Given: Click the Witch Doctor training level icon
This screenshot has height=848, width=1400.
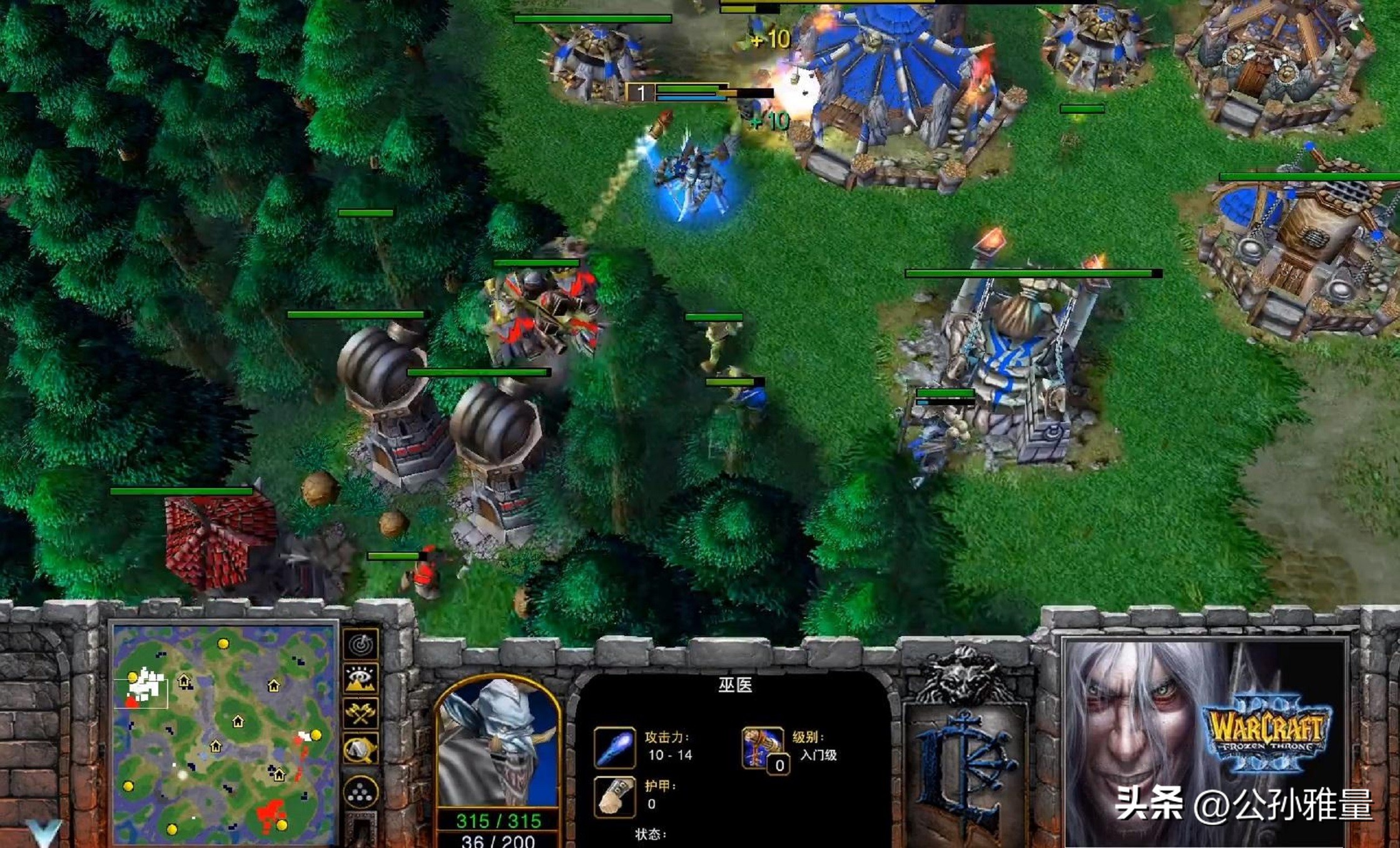Looking at the screenshot, I should point(763,747).
